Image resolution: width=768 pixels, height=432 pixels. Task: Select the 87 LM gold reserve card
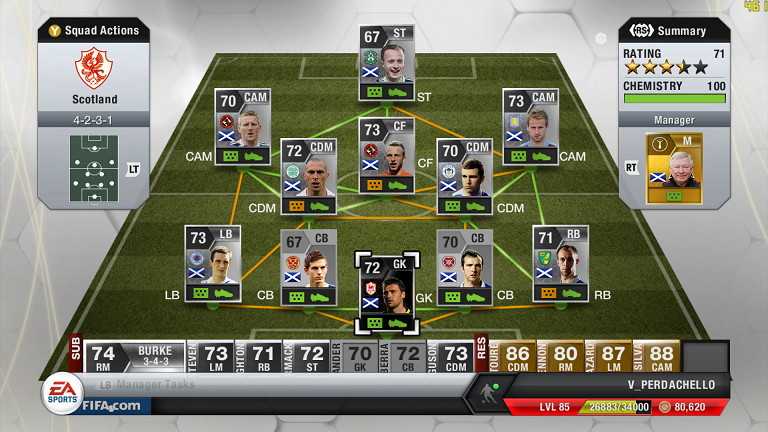(614, 354)
